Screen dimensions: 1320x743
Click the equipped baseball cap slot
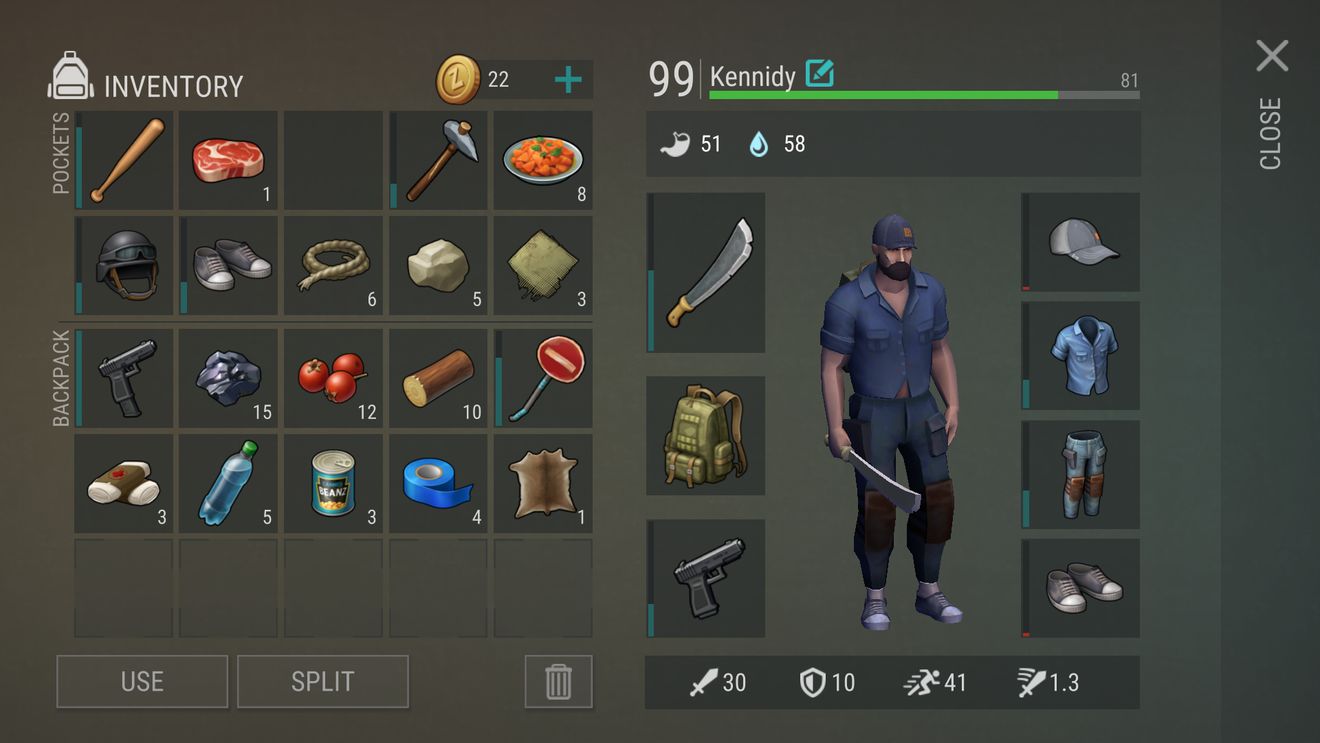click(x=1080, y=242)
